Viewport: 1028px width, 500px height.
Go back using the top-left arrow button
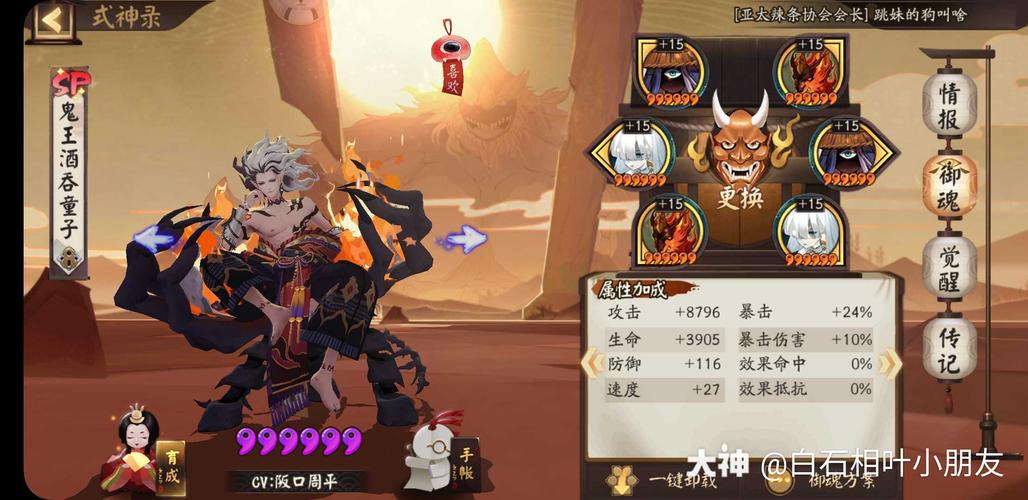point(52,19)
